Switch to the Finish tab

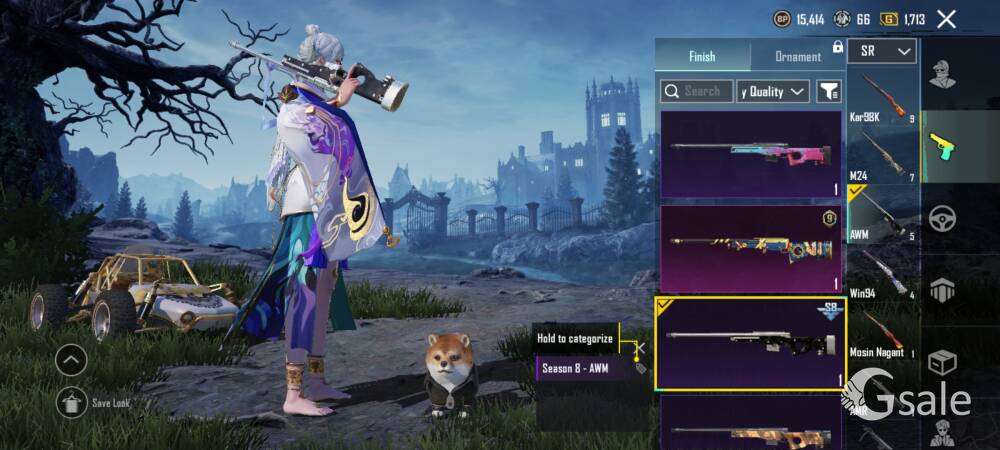point(702,56)
